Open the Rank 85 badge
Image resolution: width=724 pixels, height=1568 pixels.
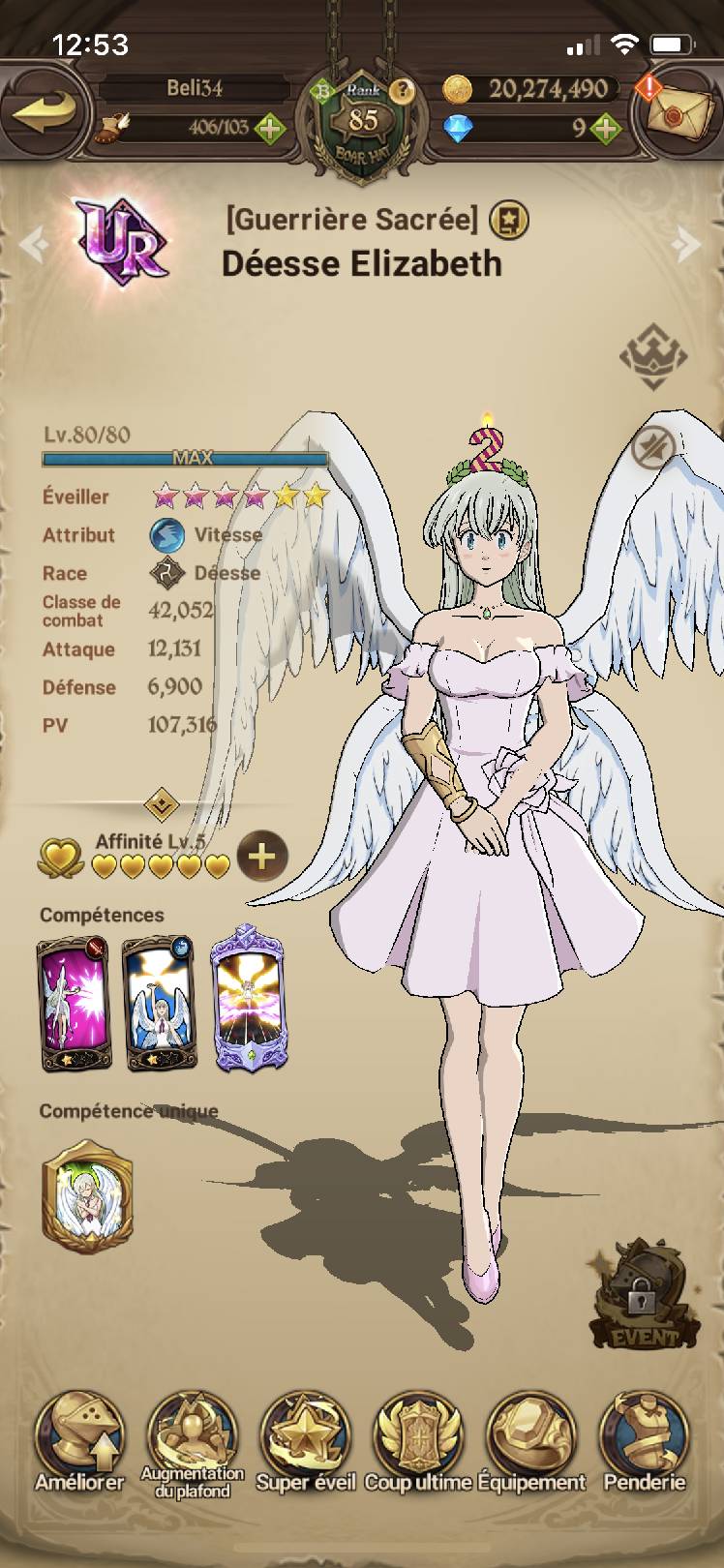(362, 123)
